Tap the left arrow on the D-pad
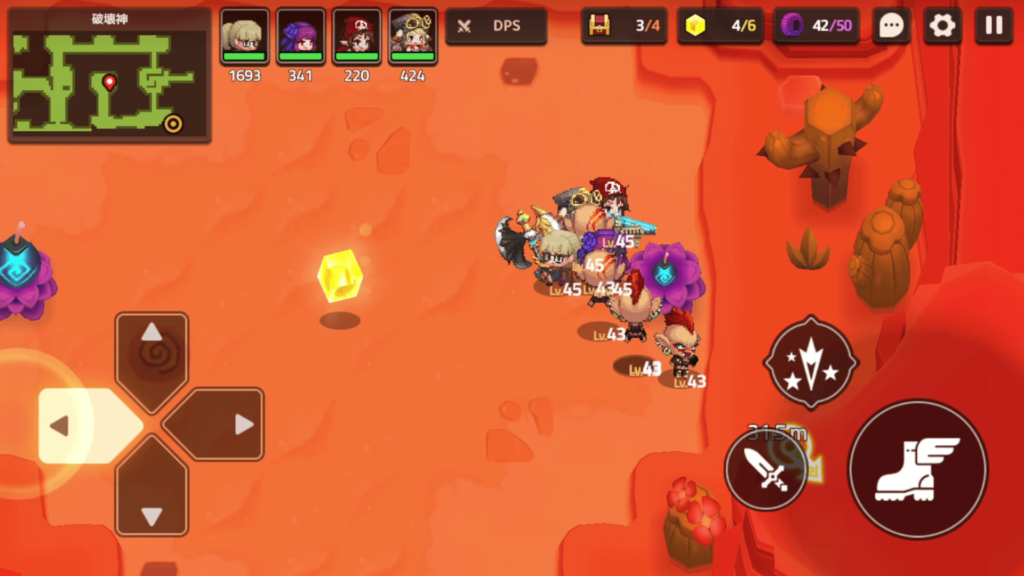1024x576 pixels. [82, 426]
